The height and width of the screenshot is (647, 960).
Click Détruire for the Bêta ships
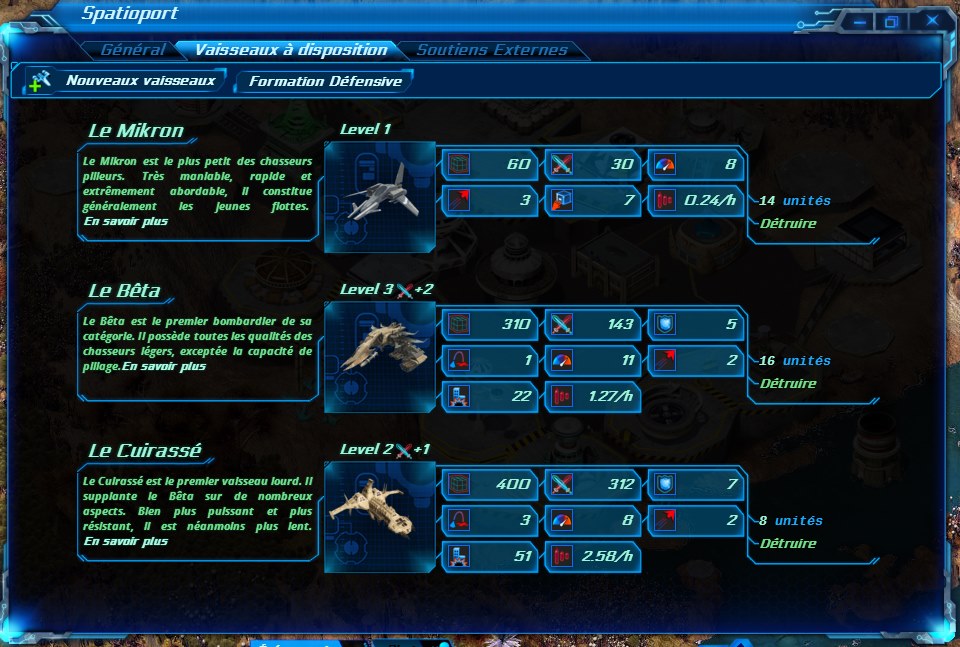click(x=787, y=383)
